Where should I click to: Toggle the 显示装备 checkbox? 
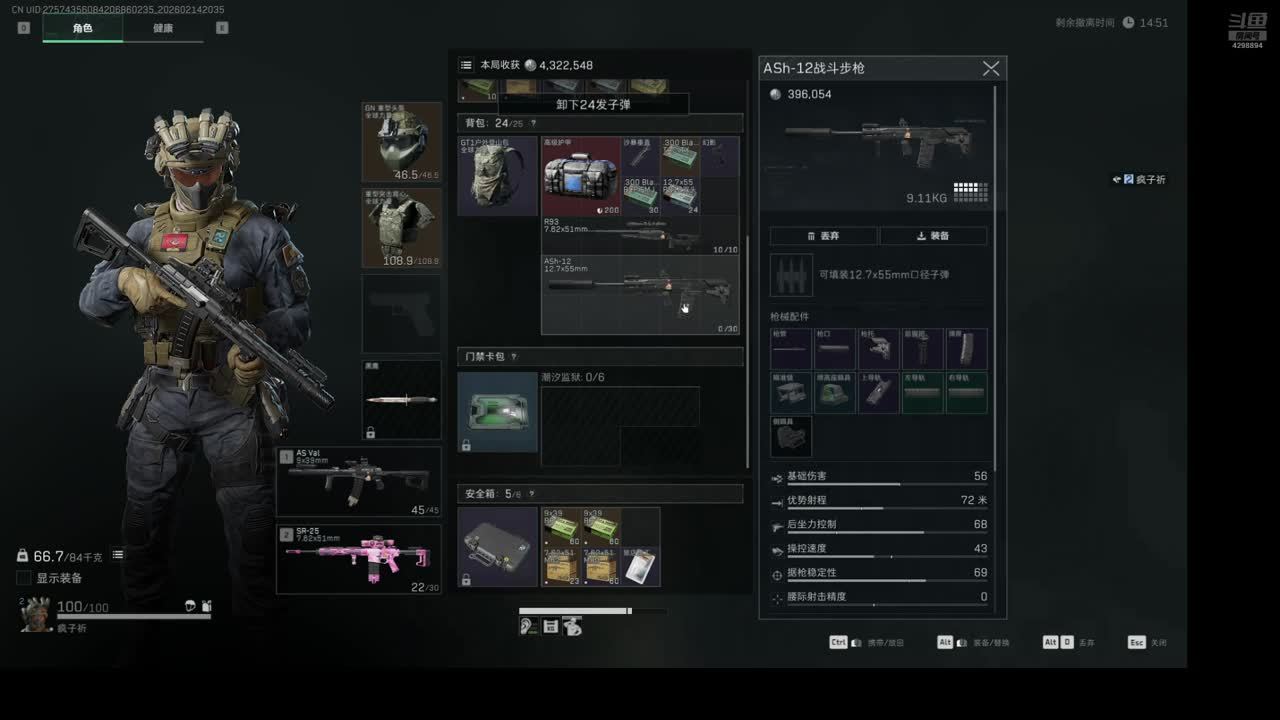click(24, 578)
